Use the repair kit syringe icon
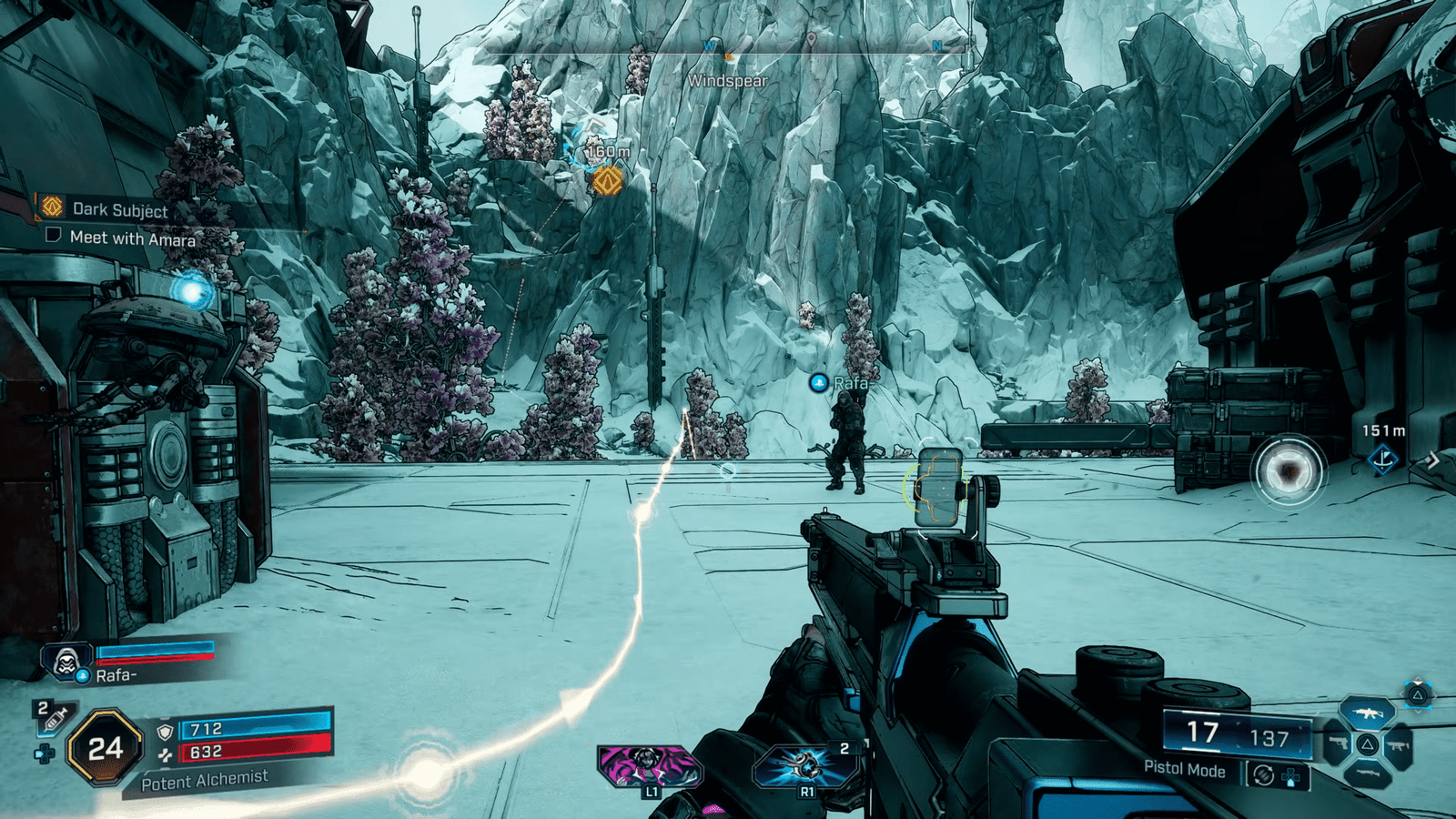The height and width of the screenshot is (819, 1456). (x=54, y=718)
